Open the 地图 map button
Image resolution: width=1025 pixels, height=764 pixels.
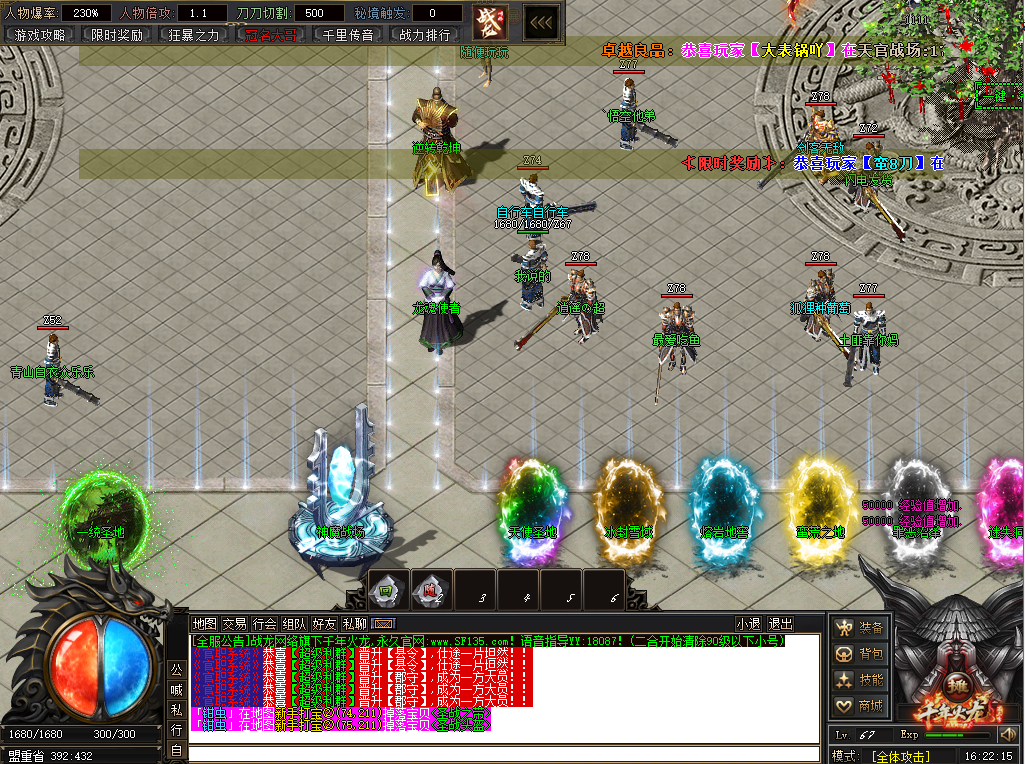[204, 624]
